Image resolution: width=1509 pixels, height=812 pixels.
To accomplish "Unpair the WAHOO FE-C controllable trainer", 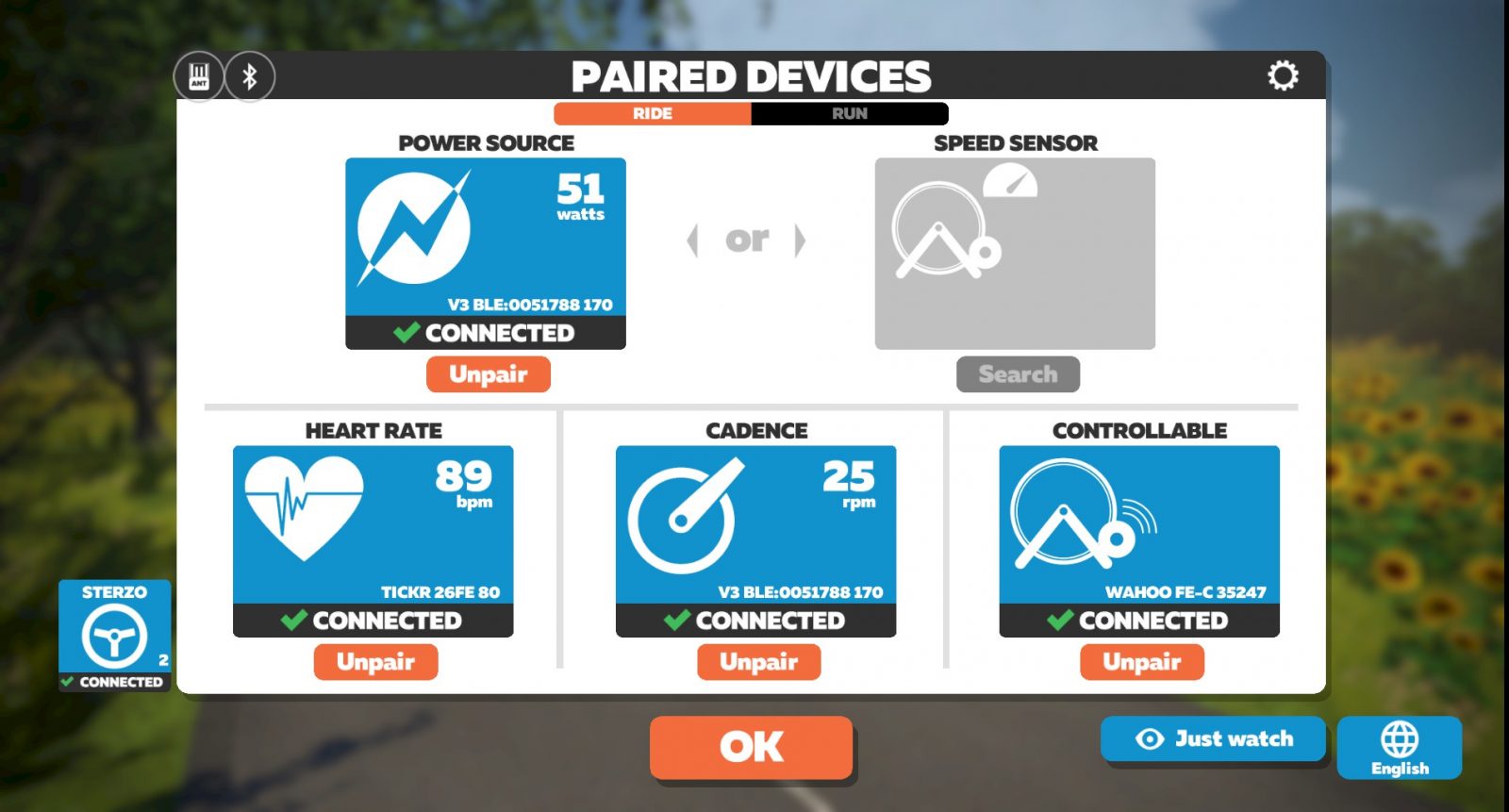I will (x=1142, y=661).
